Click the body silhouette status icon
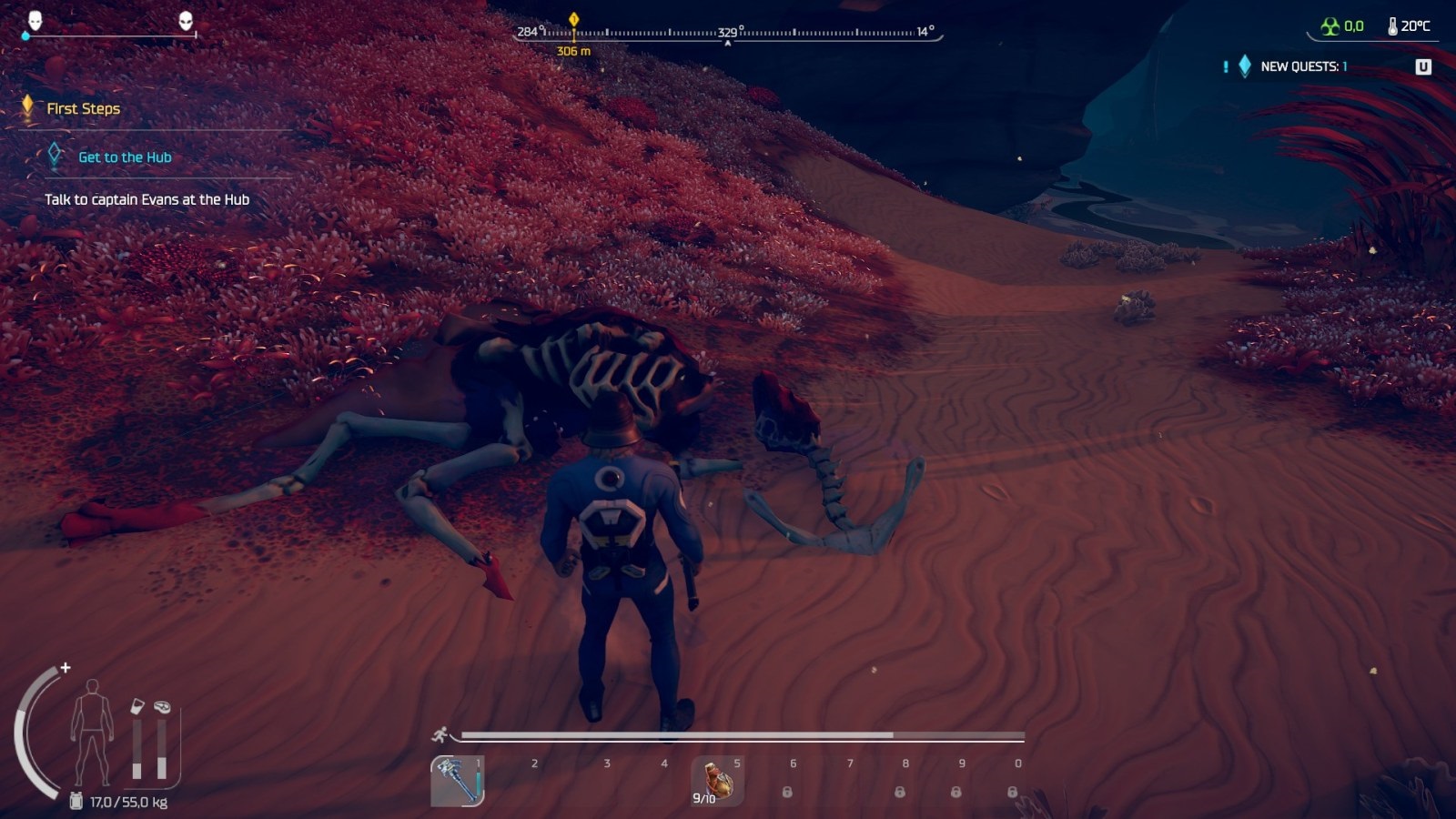 point(92,732)
